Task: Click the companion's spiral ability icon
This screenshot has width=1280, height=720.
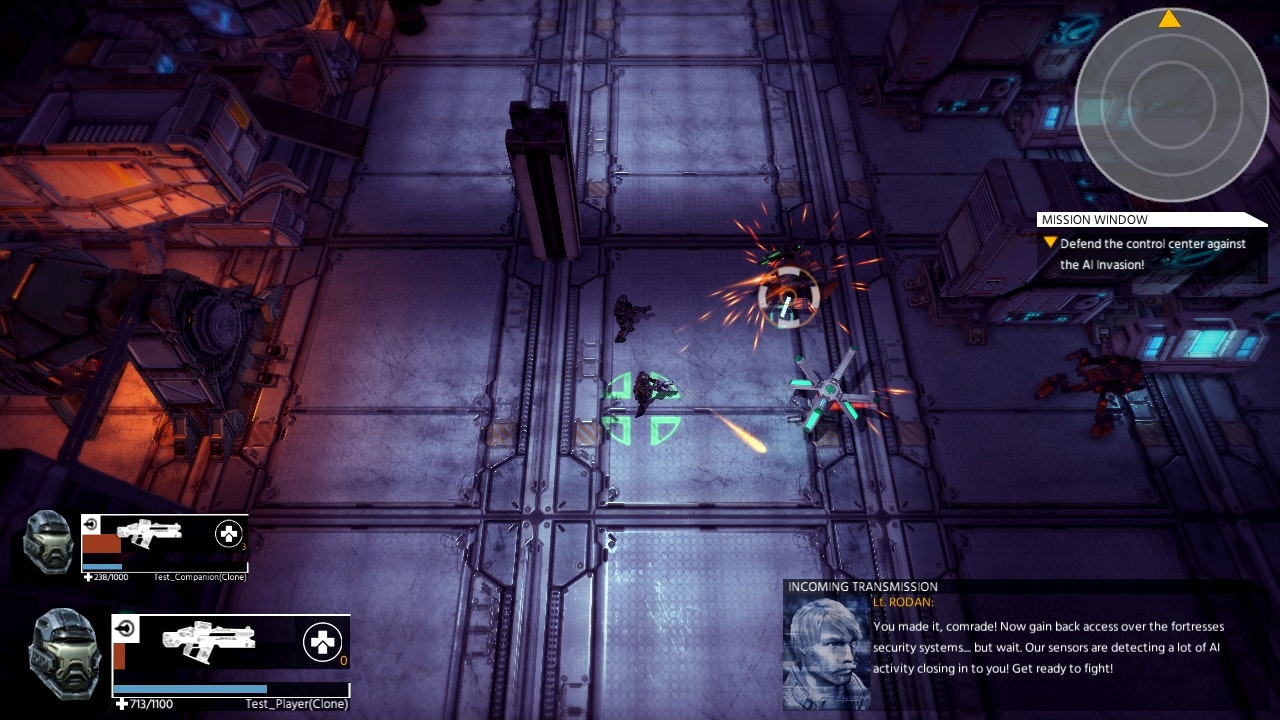Action: (x=91, y=523)
